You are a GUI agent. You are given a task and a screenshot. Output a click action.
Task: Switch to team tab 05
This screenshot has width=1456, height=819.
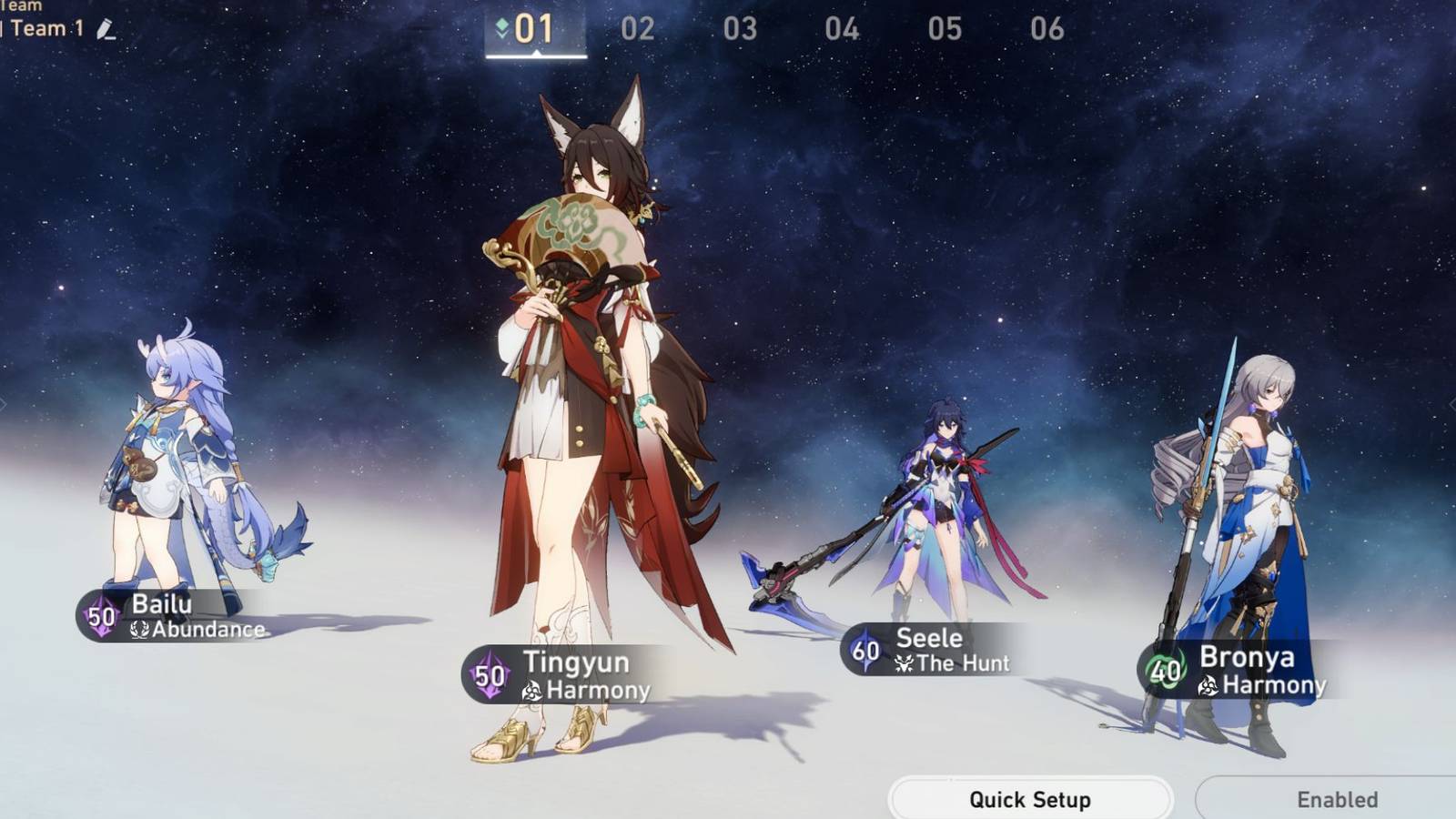pos(945,28)
